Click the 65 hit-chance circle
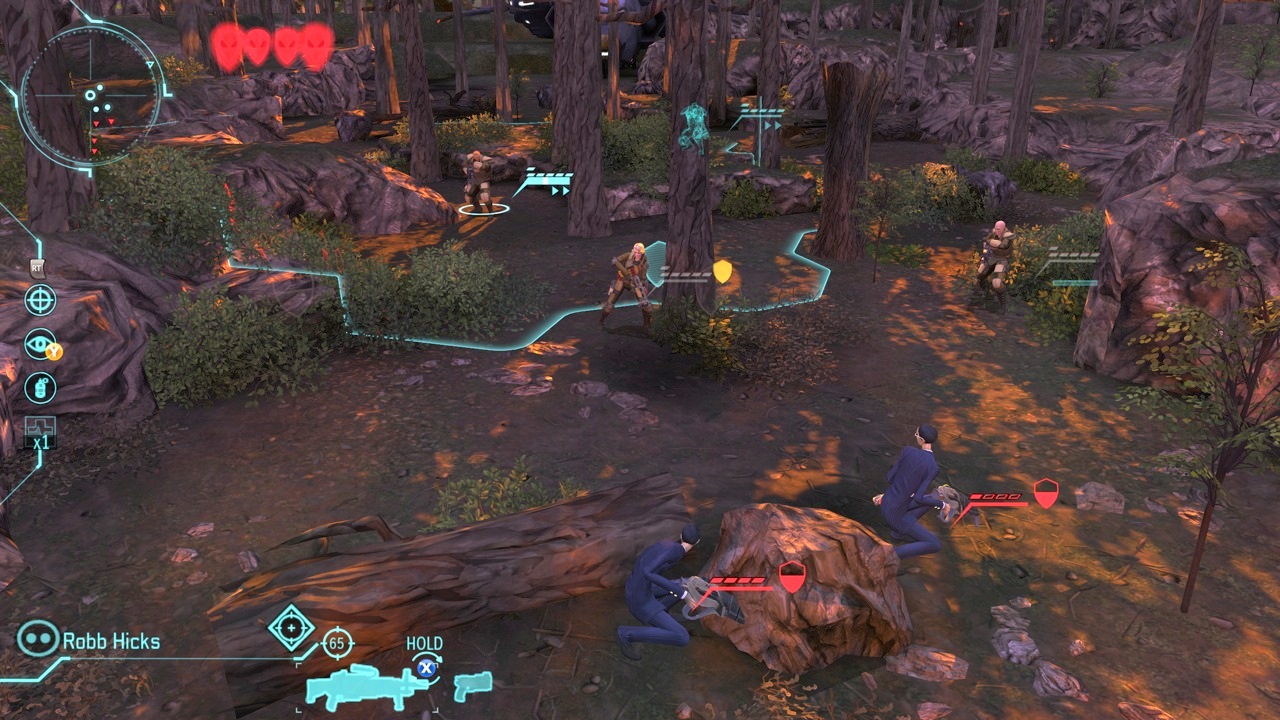1280x720 pixels. (x=339, y=644)
